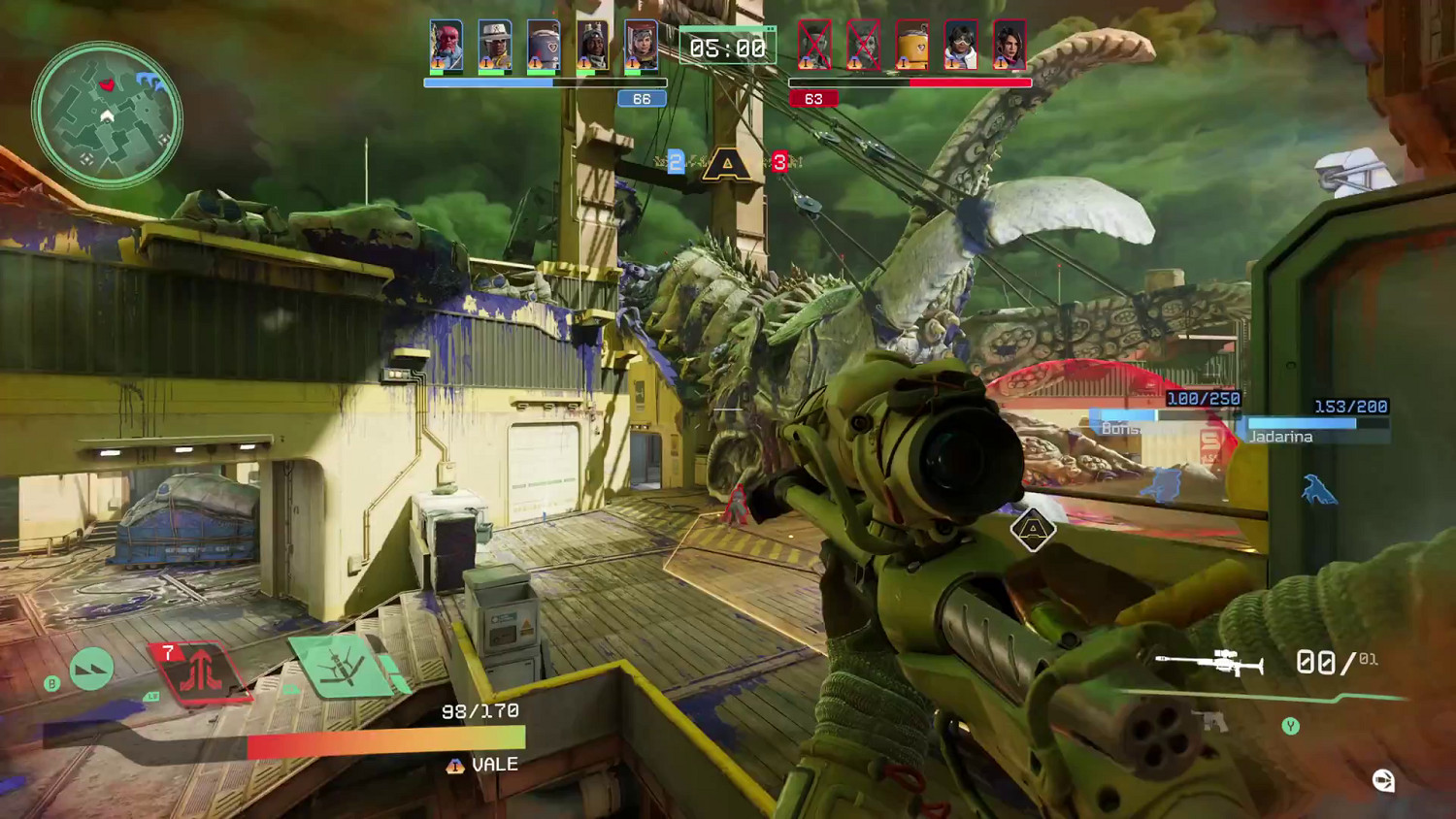The height and width of the screenshot is (819, 1456).
Task: Select teammate Jadarina's name tag
Action: pos(1280,437)
